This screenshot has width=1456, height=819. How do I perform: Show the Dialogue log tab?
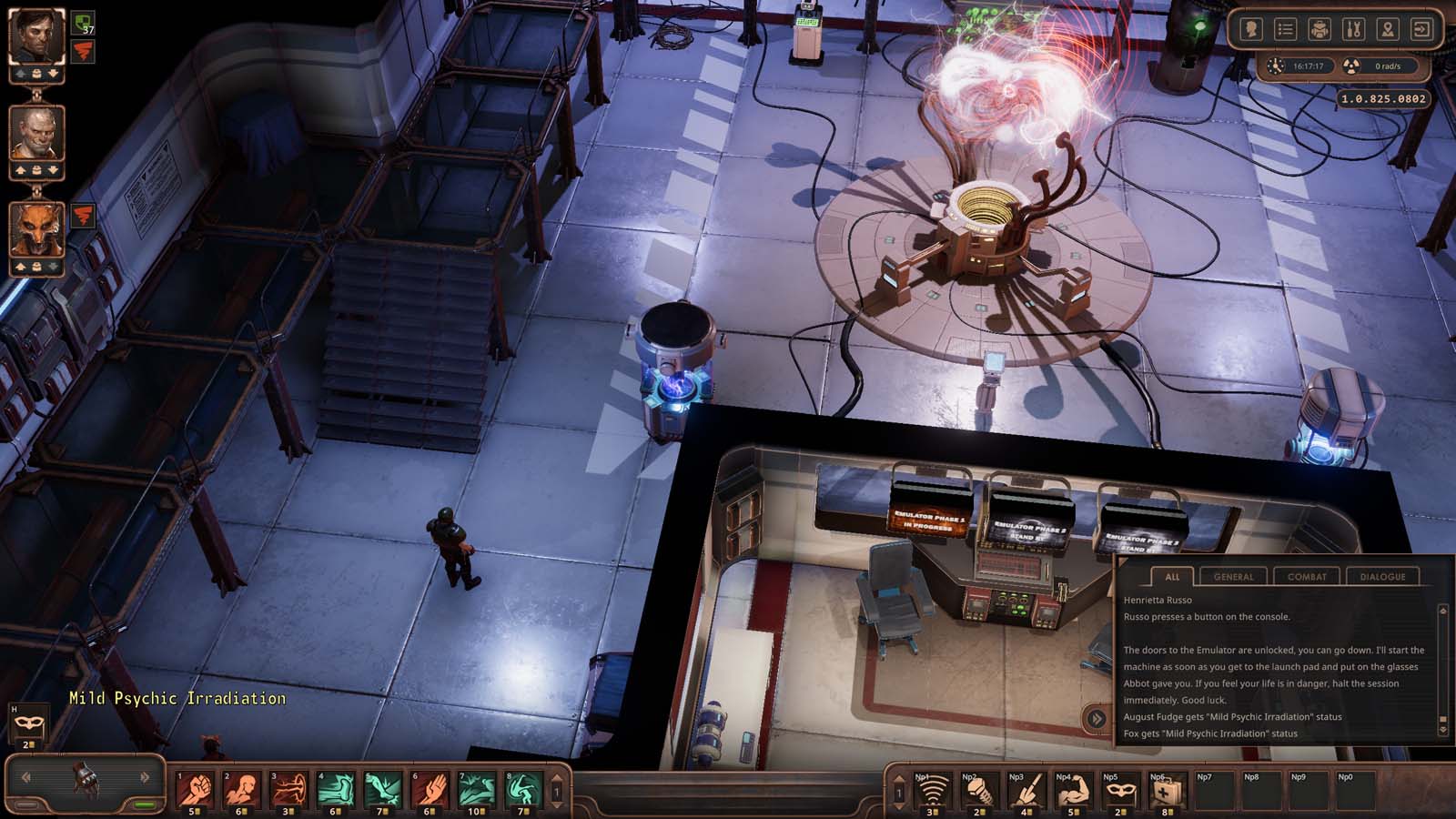click(x=1382, y=576)
